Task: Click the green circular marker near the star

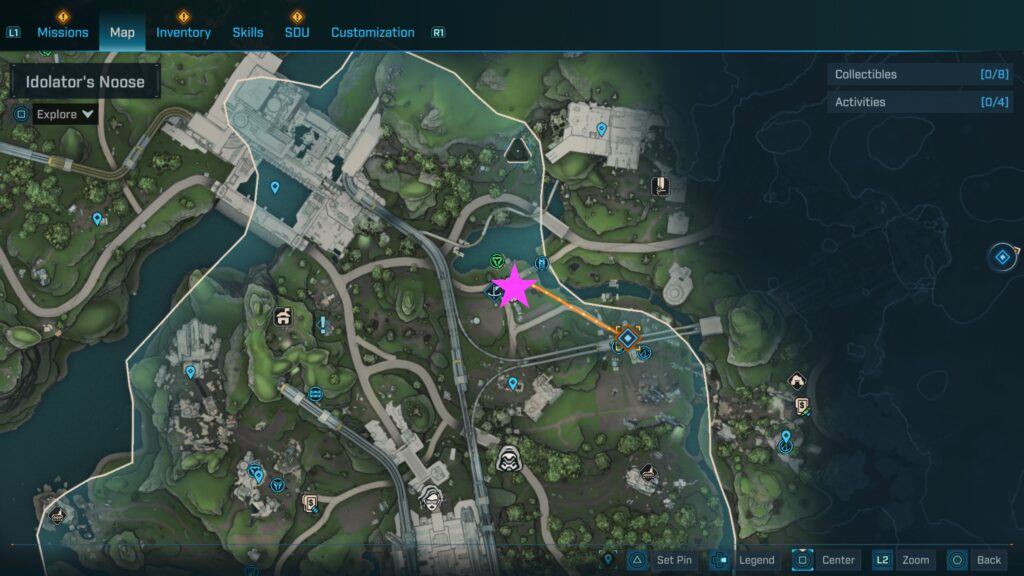Action: coord(496,261)
